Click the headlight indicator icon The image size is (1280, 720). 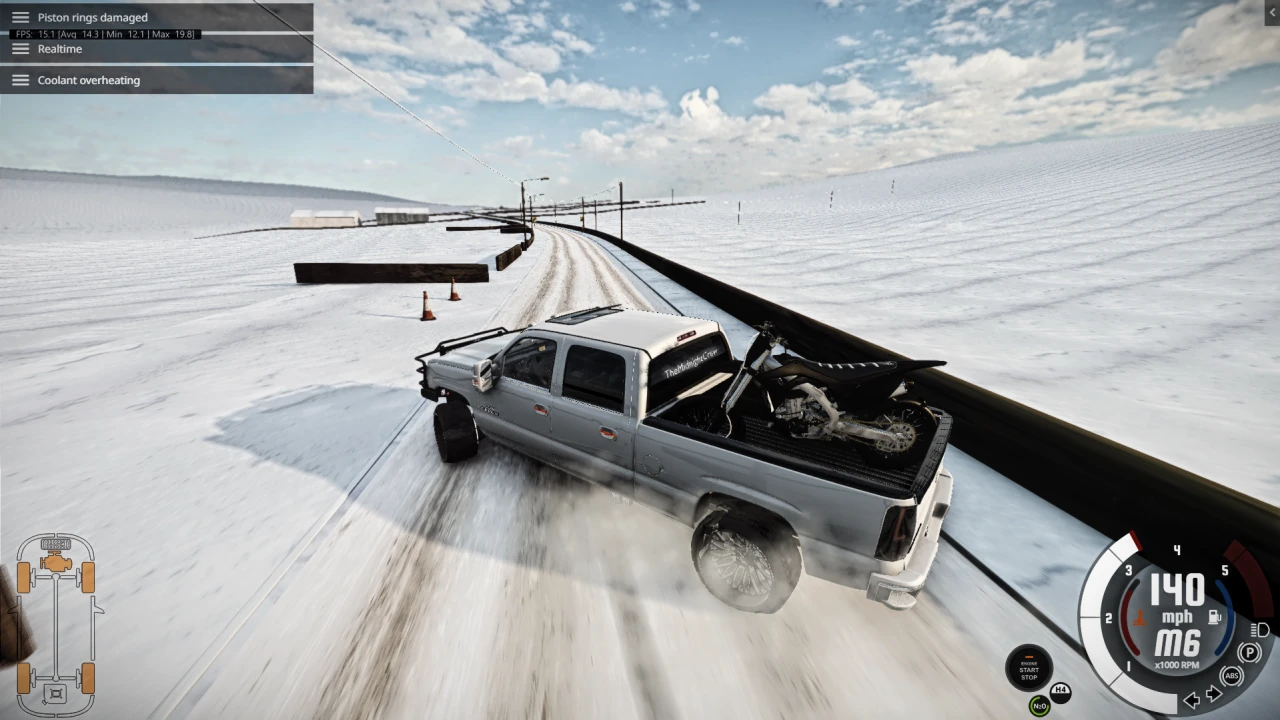(x=1258, y=630)
